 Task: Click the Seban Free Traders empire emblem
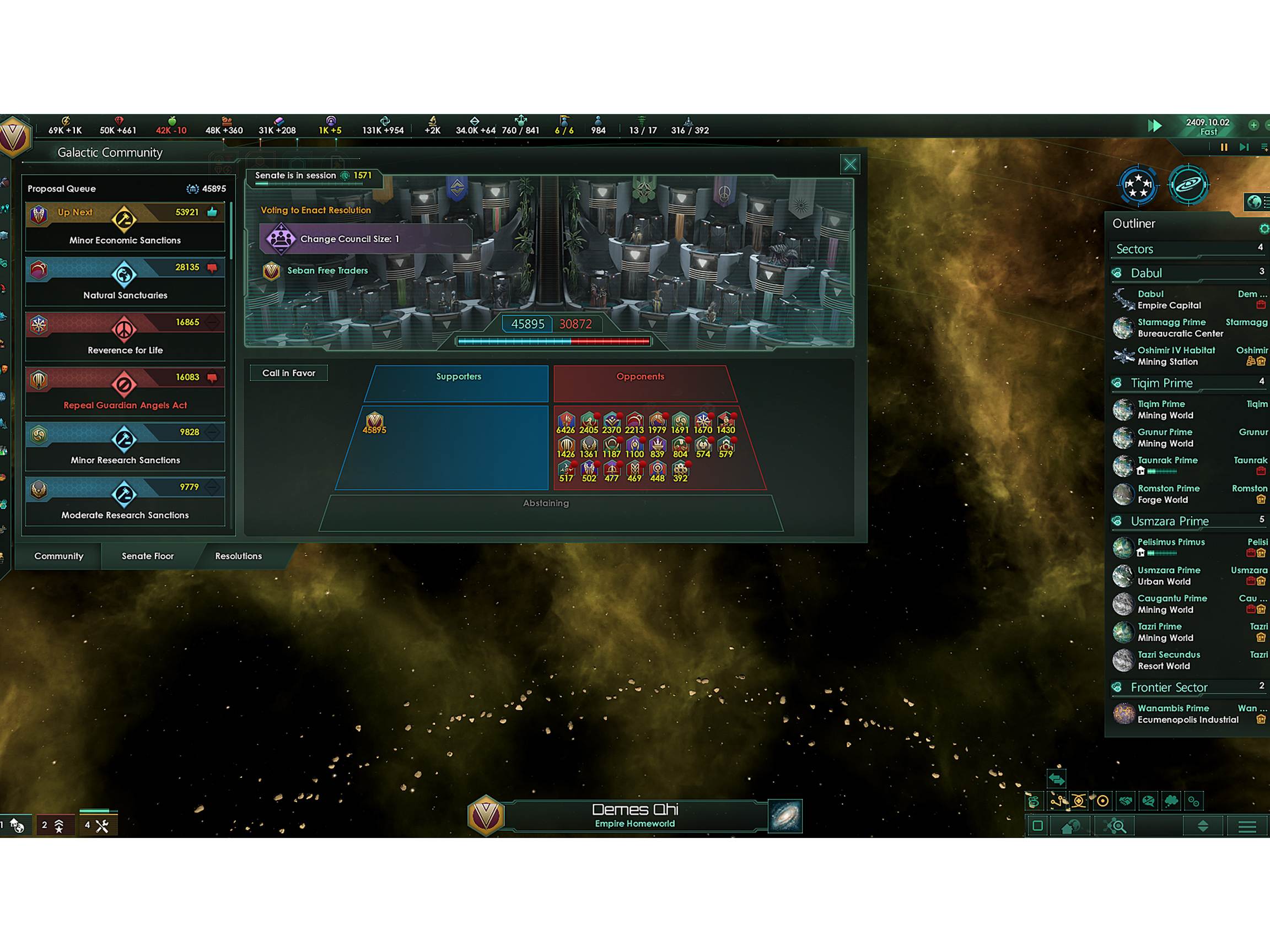(271, 271)
